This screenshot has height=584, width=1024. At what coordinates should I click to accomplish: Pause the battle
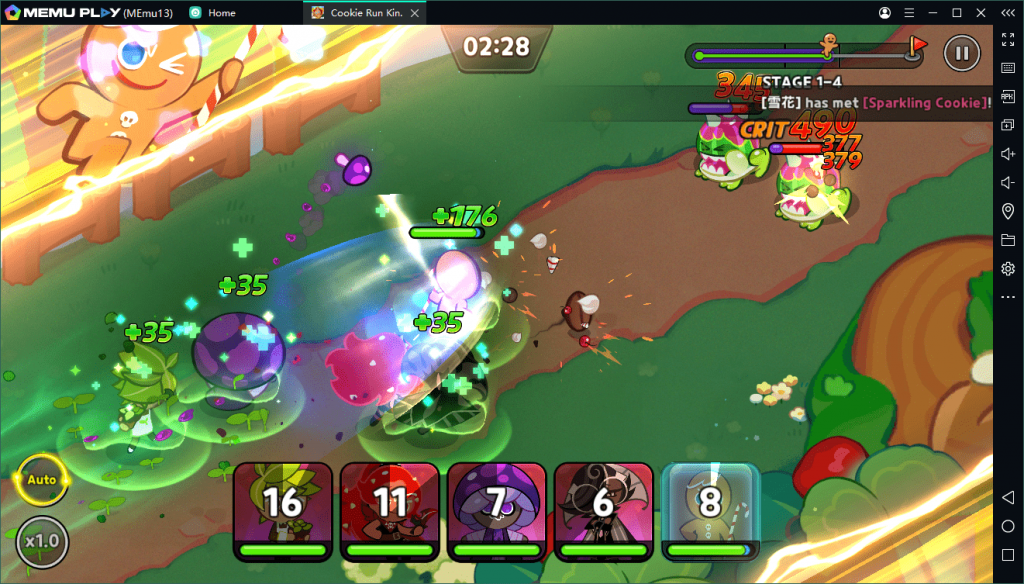962,52
